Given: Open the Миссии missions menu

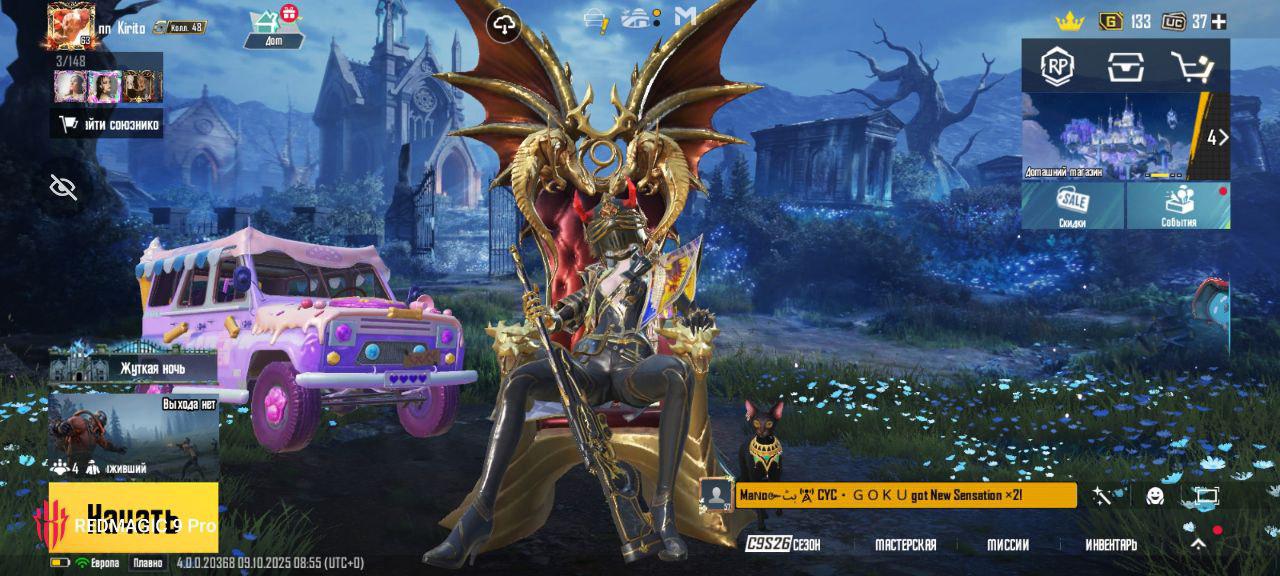Looking at the screenshot, I should click(1008, 545).
